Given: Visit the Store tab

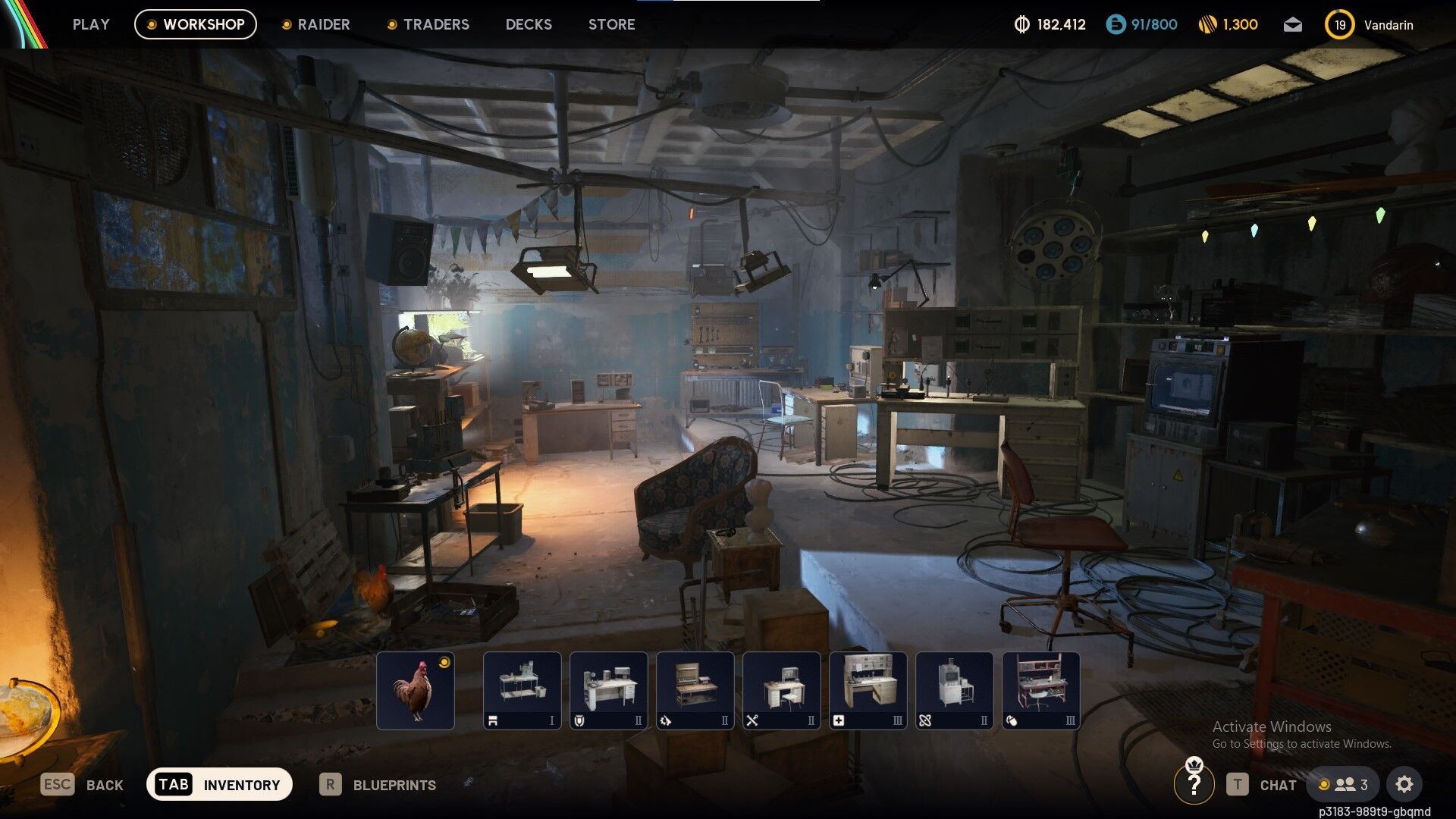Looking at the screenshot, I should click(x=611, y=24).
